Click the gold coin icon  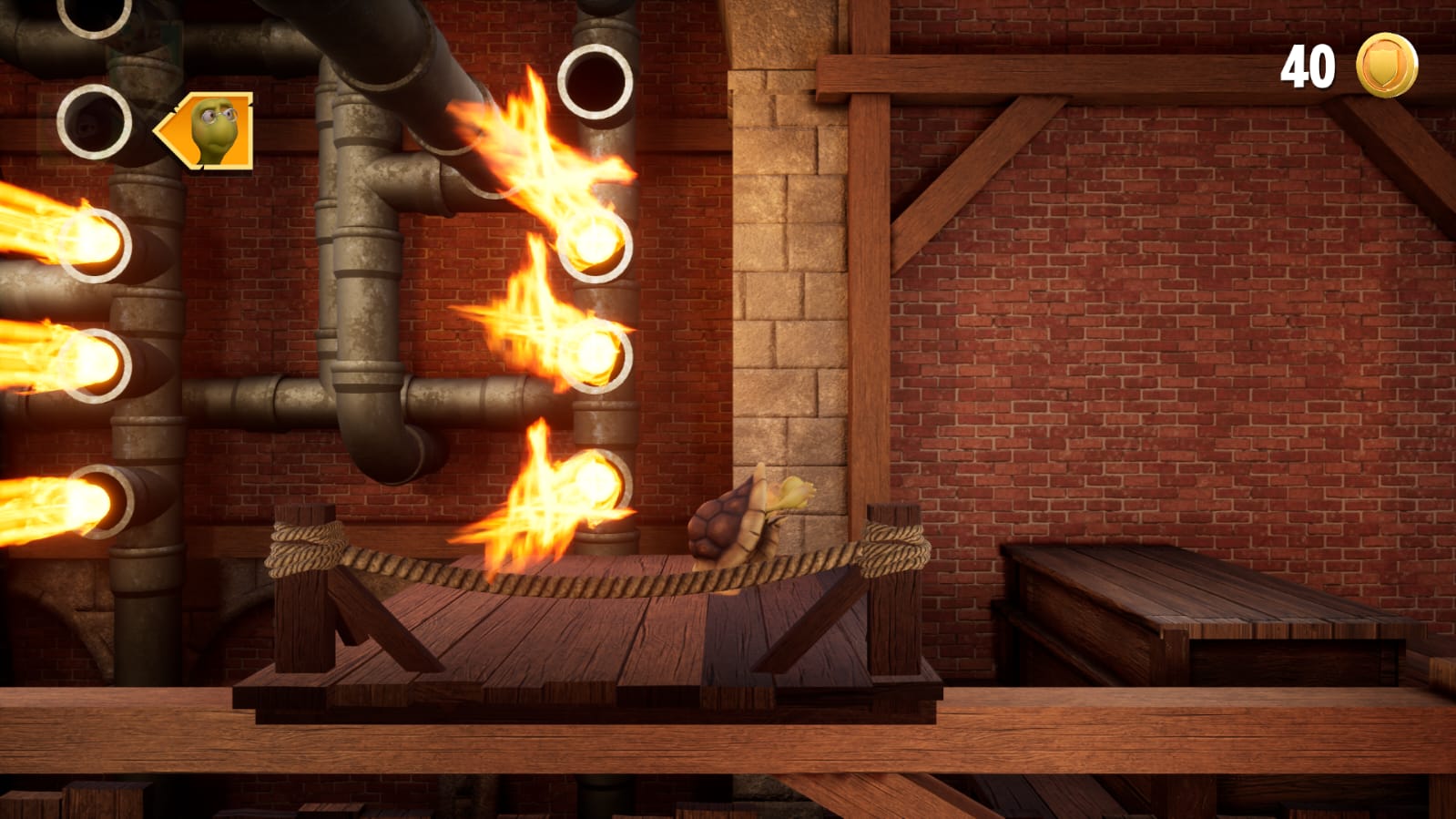click(x=1386, y=65)
